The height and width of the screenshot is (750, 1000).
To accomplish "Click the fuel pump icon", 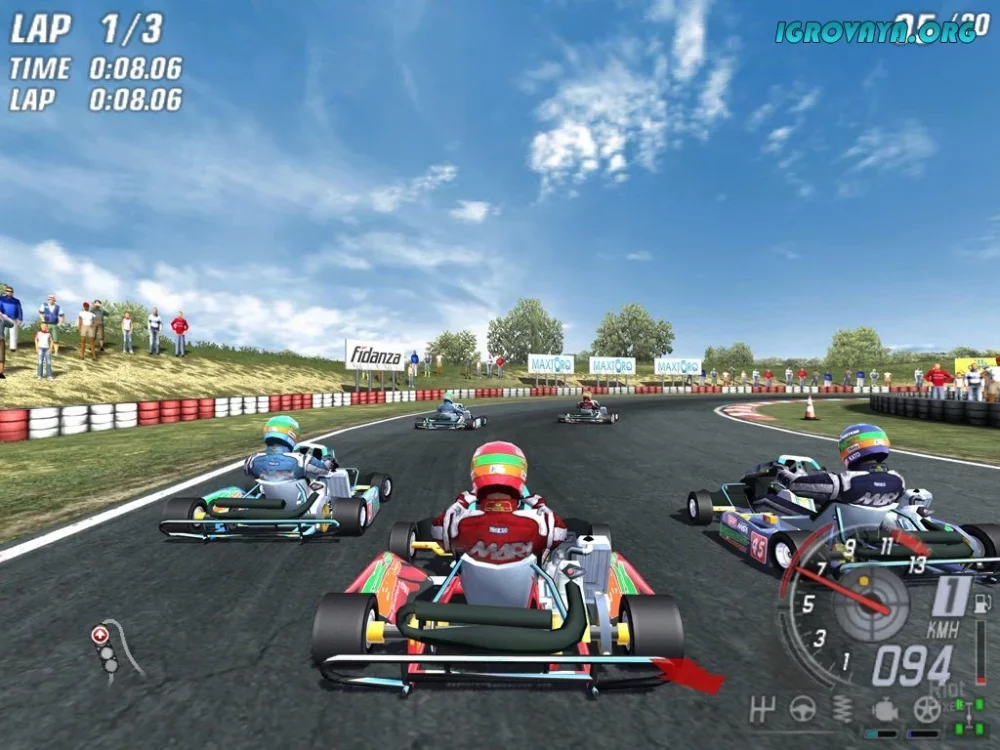I will click(984, 604).
